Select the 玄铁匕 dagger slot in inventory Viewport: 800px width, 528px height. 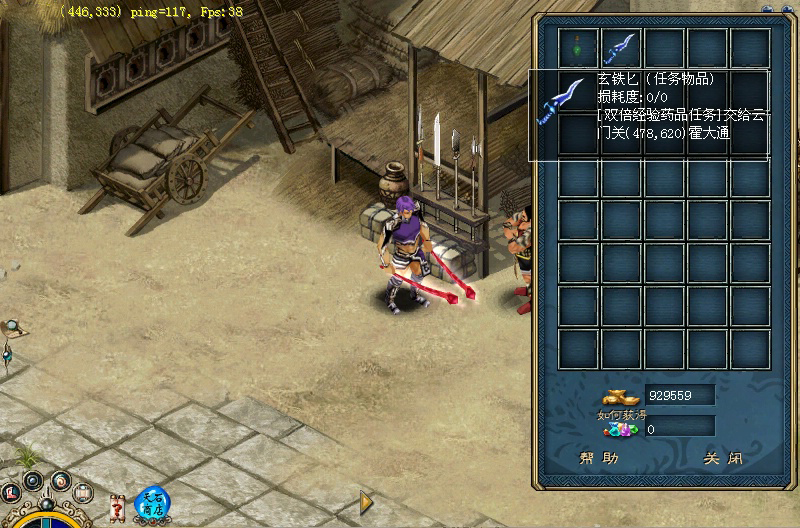(x=621, y=47)
